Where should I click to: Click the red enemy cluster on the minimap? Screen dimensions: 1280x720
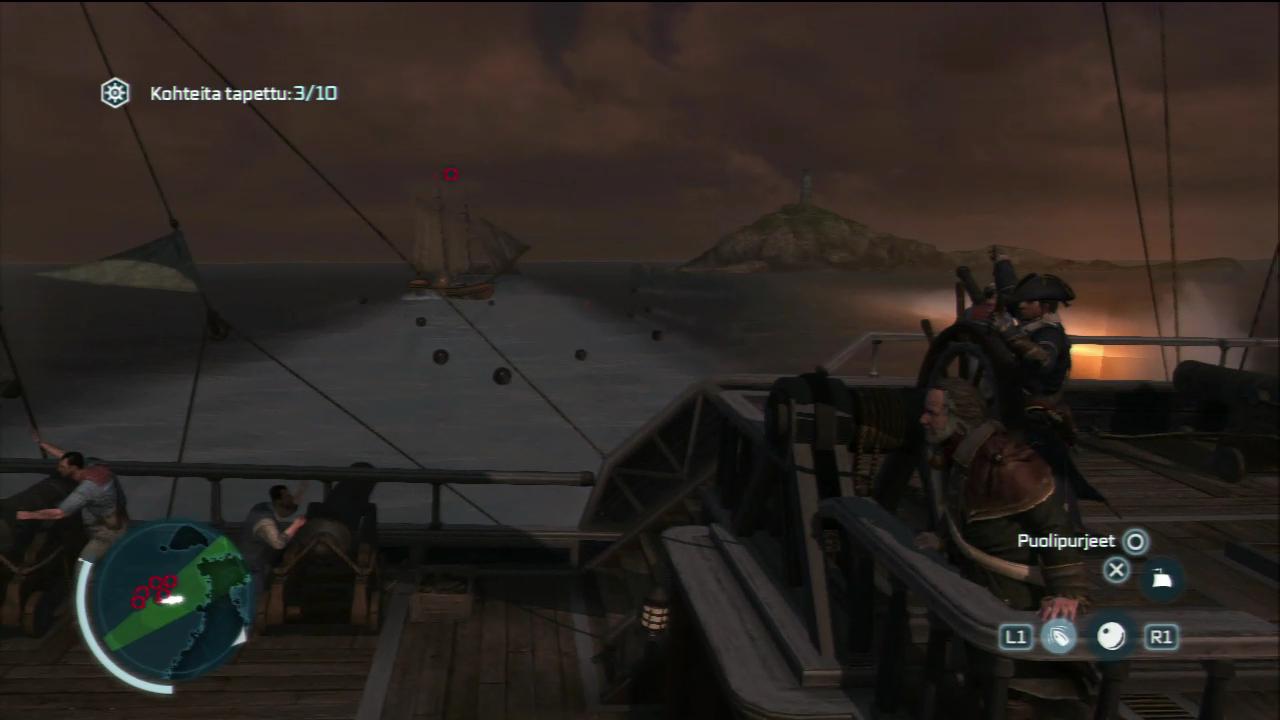(x=153, y=590)
